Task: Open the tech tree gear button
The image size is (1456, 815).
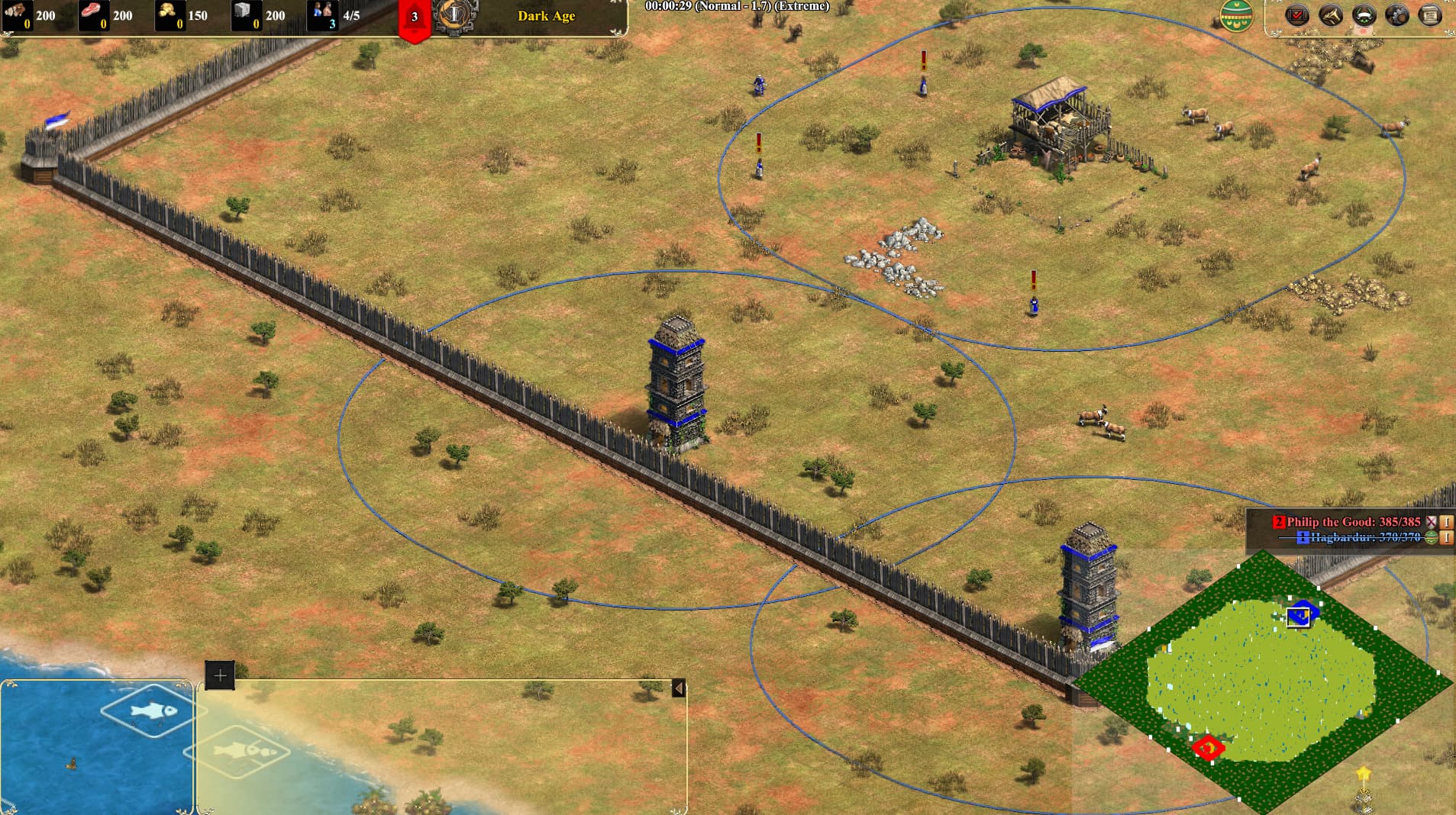Action: [1397, 14]
